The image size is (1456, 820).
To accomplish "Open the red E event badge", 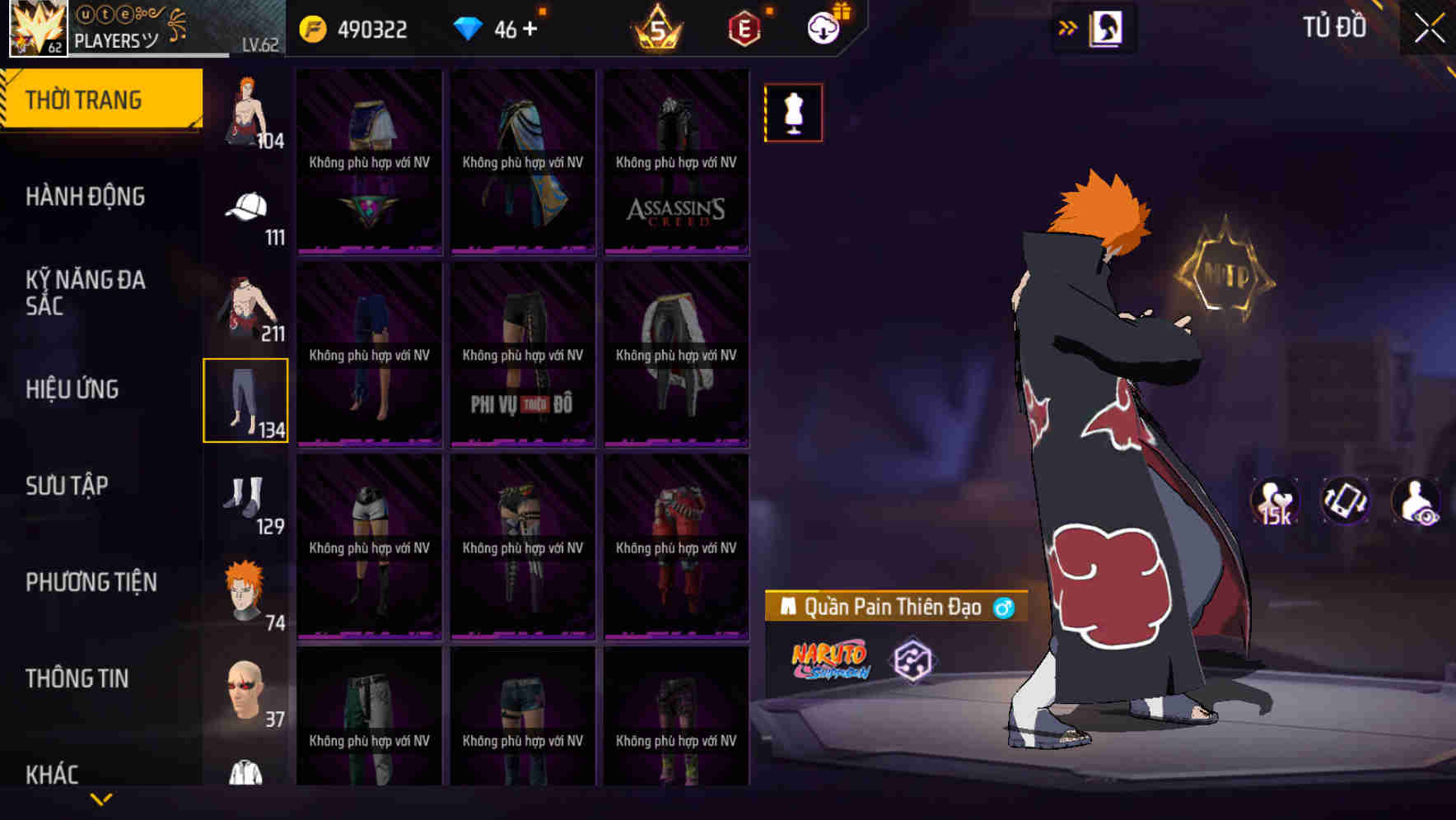I will 744,27.
